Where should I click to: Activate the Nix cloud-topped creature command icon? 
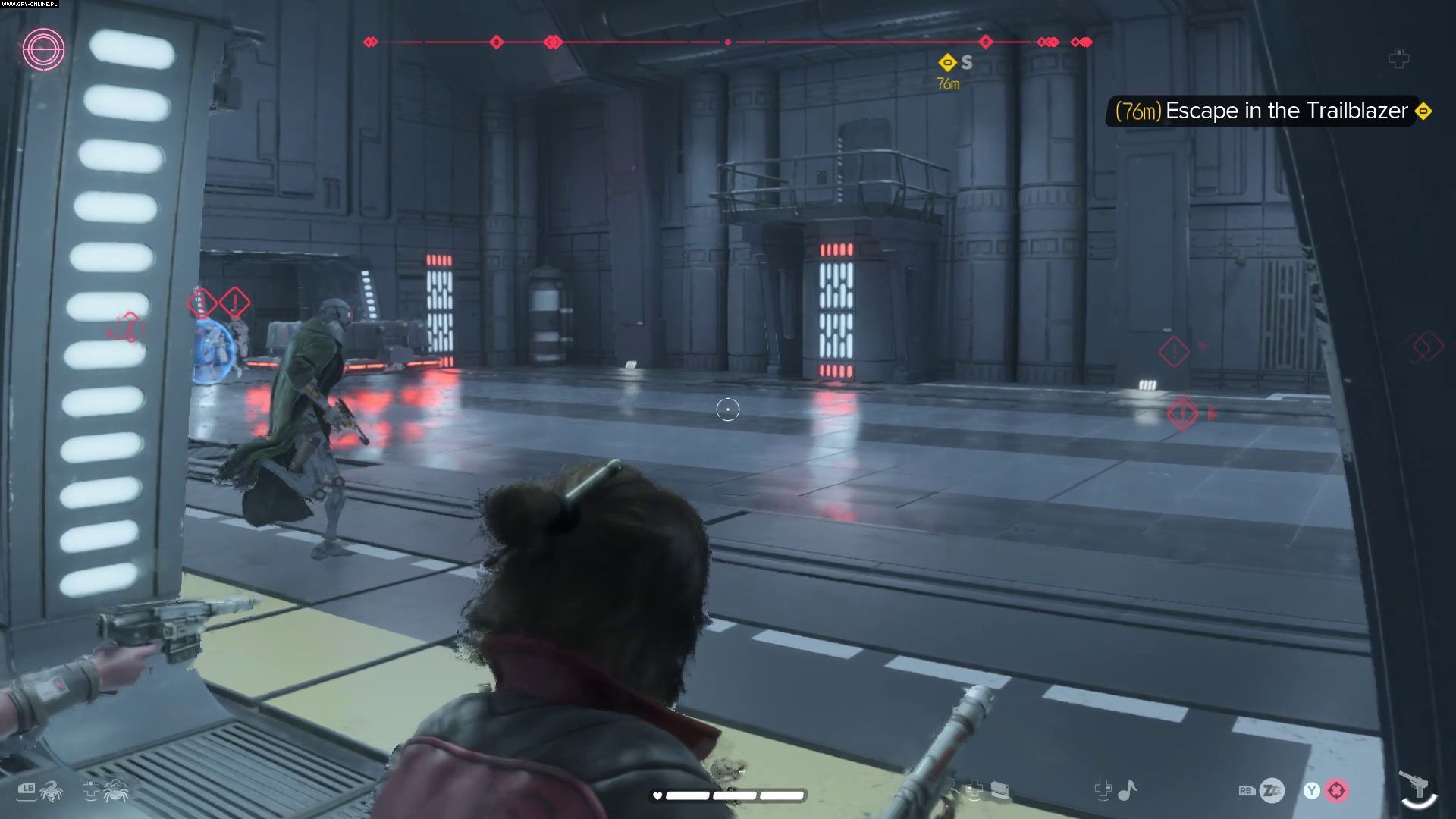tap(116, 791)
